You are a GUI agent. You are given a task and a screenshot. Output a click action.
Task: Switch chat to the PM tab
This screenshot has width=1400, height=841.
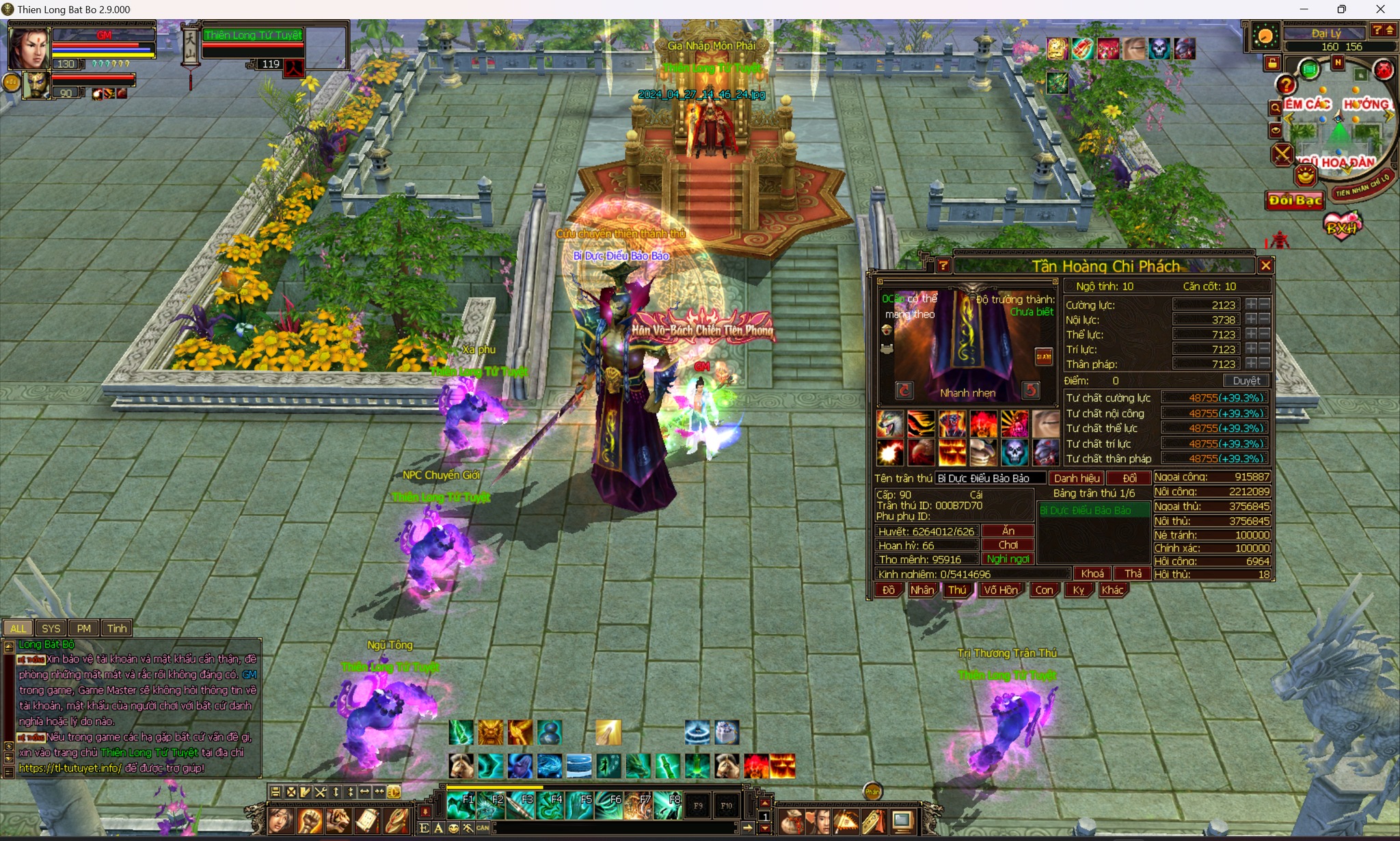pyautogui.click(x=83, y=628)
